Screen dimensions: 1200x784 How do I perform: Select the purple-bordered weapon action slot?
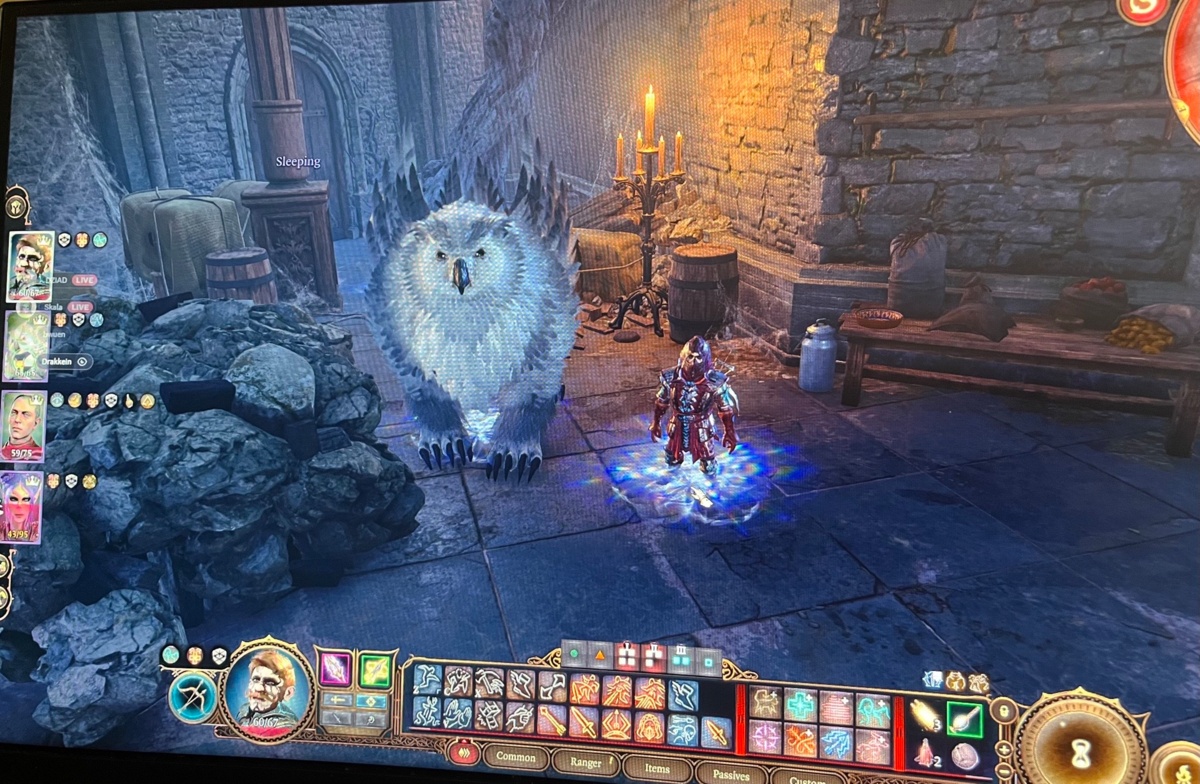tap(335, 668)
